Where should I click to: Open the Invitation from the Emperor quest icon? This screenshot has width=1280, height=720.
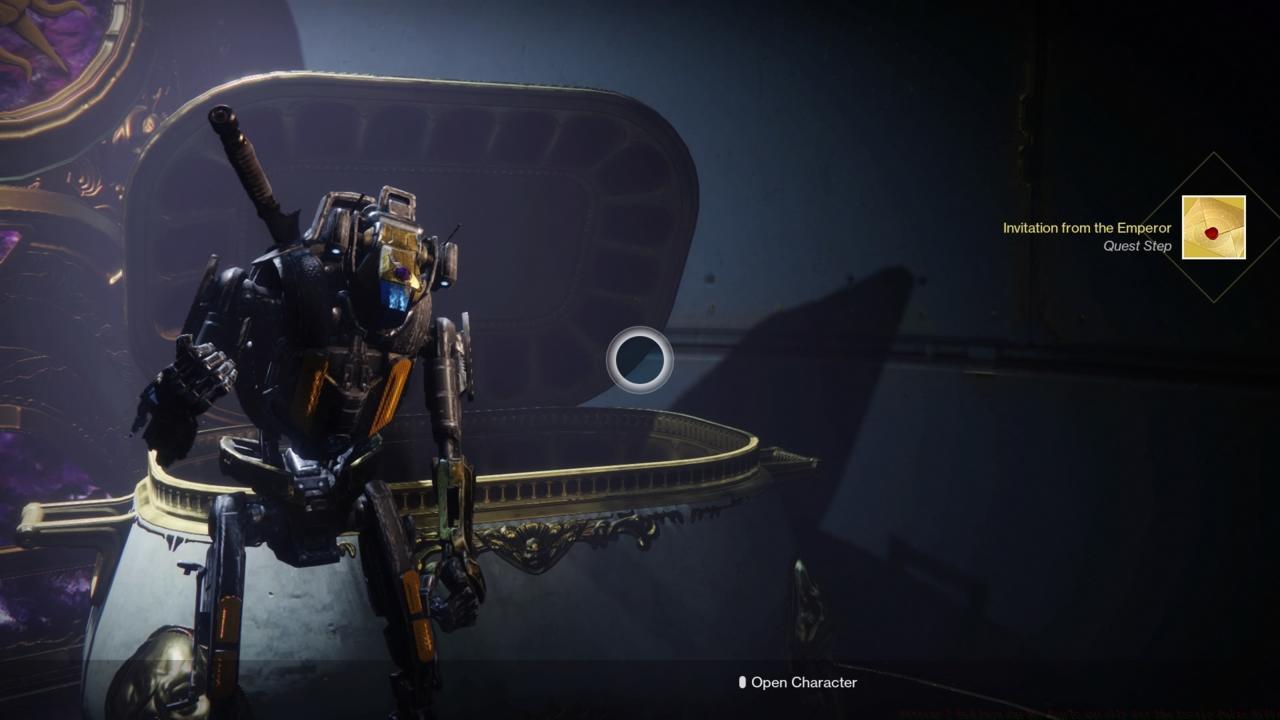pyautogui.click(x=1213, y=228)
